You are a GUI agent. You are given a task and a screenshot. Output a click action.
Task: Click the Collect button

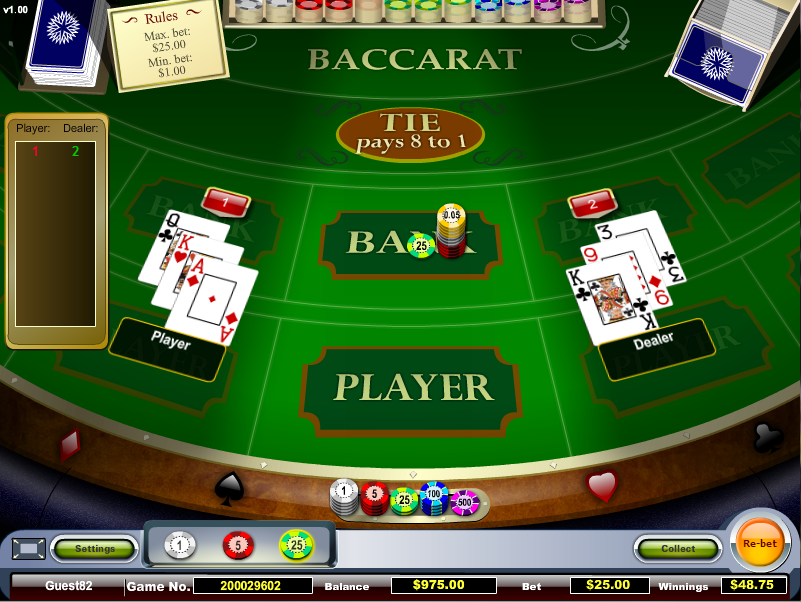click(678, 548)
